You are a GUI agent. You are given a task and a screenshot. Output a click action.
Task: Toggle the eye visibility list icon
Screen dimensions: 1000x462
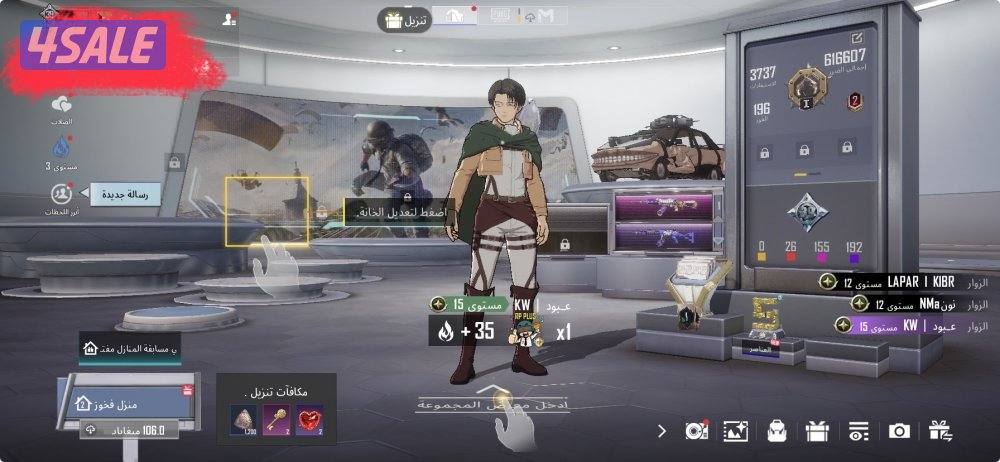pyautogui.click(x=858, y=431)
